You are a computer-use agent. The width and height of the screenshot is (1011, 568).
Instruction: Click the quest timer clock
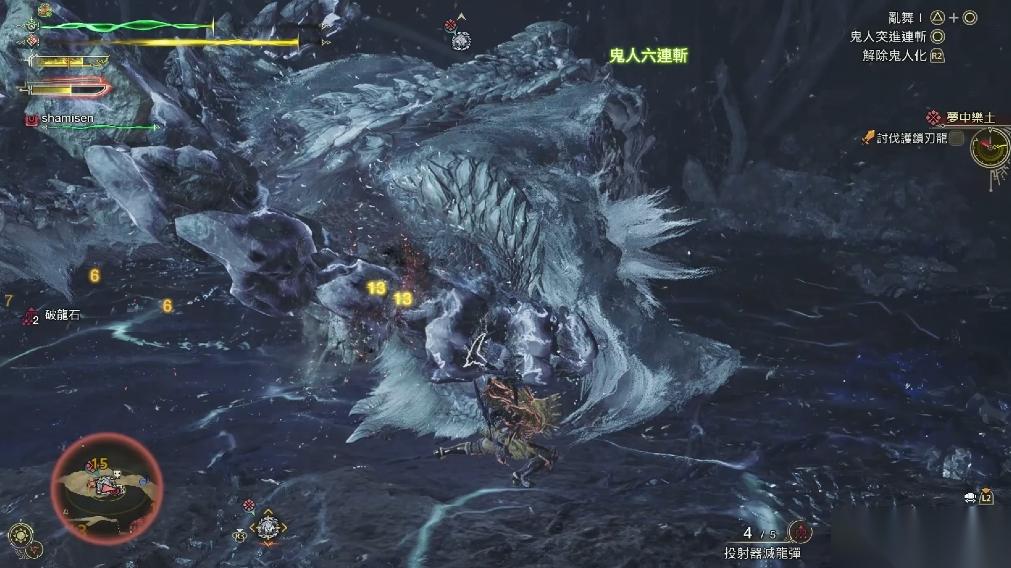click(x=990, y=148)
